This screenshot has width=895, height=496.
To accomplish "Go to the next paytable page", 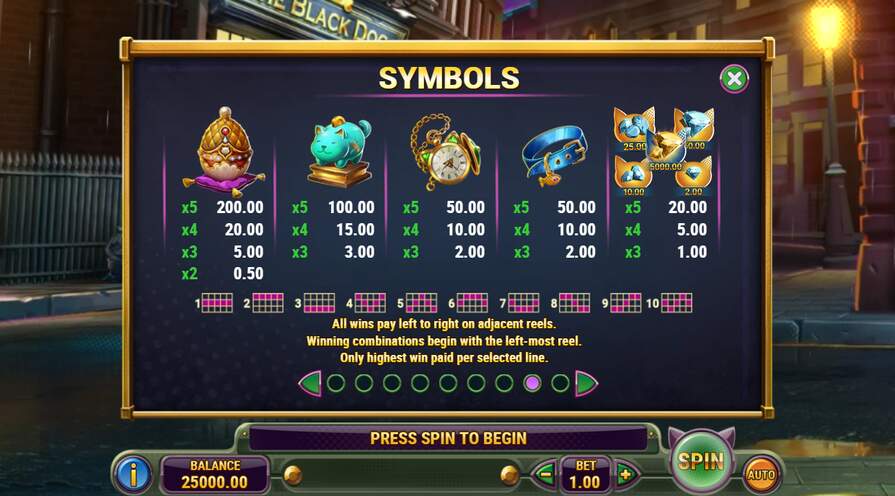I will coord(586,383).
